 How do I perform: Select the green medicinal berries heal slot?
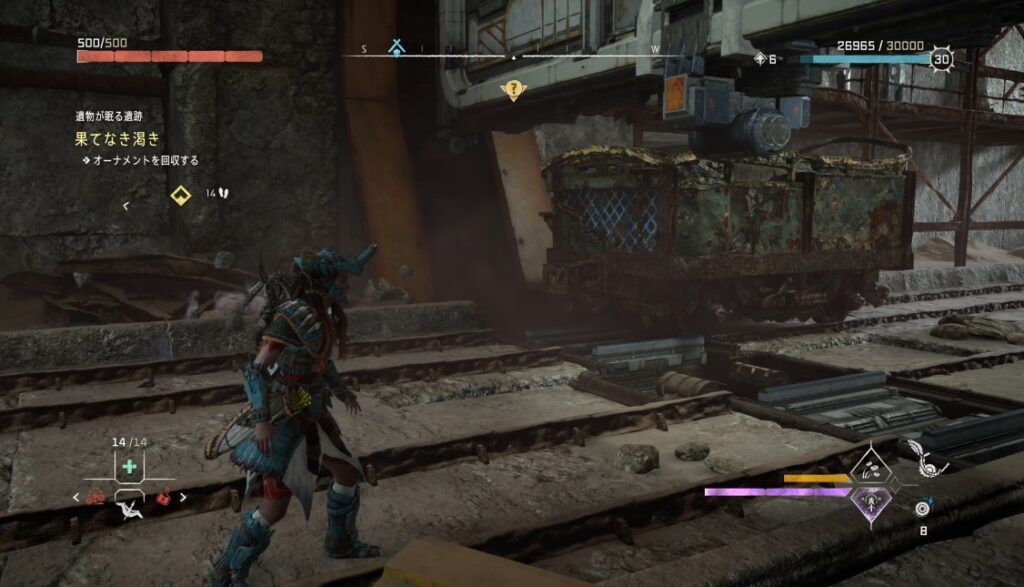[x=129, y=467]
